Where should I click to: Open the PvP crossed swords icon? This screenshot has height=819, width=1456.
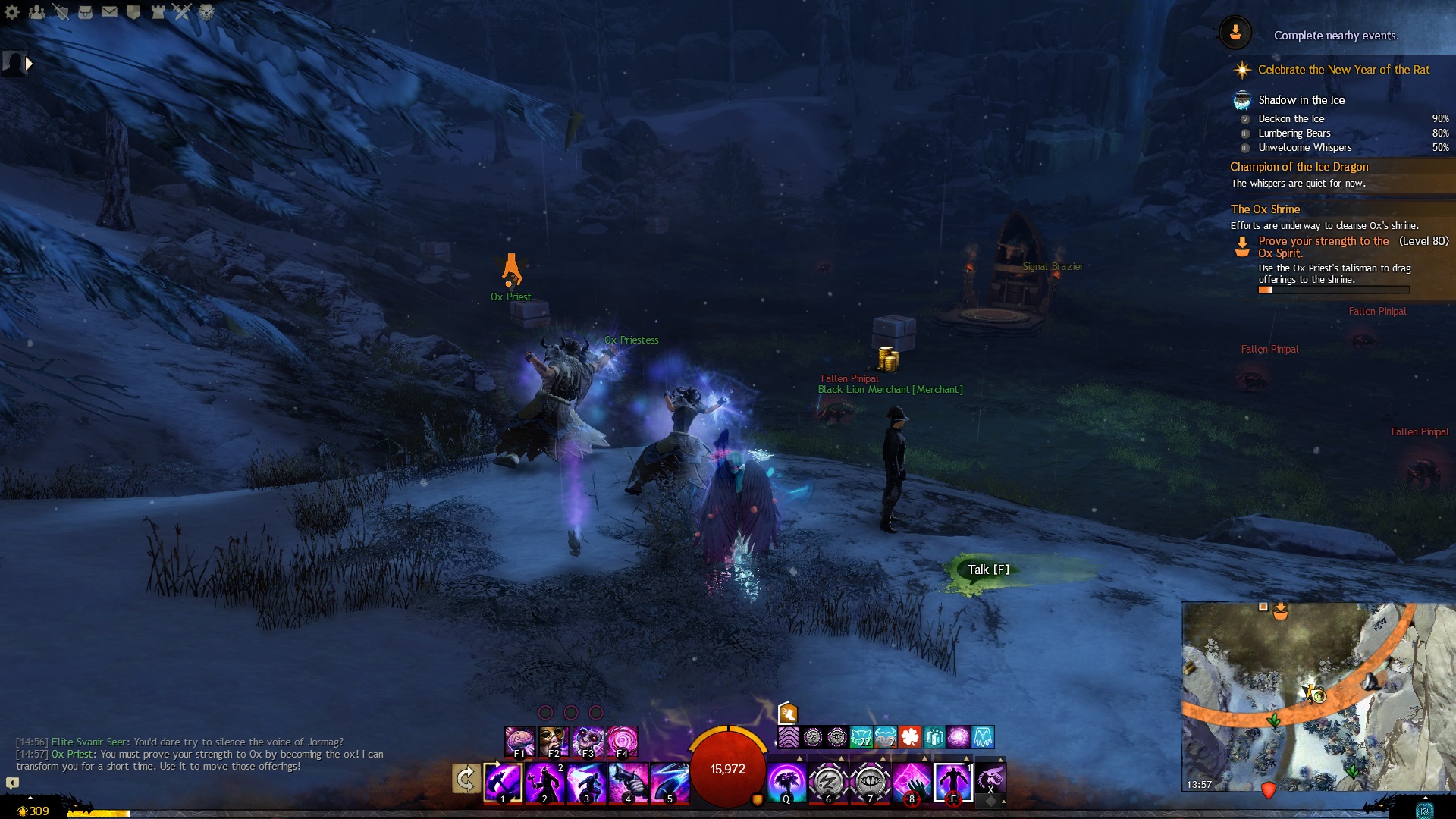coord(181,12)
